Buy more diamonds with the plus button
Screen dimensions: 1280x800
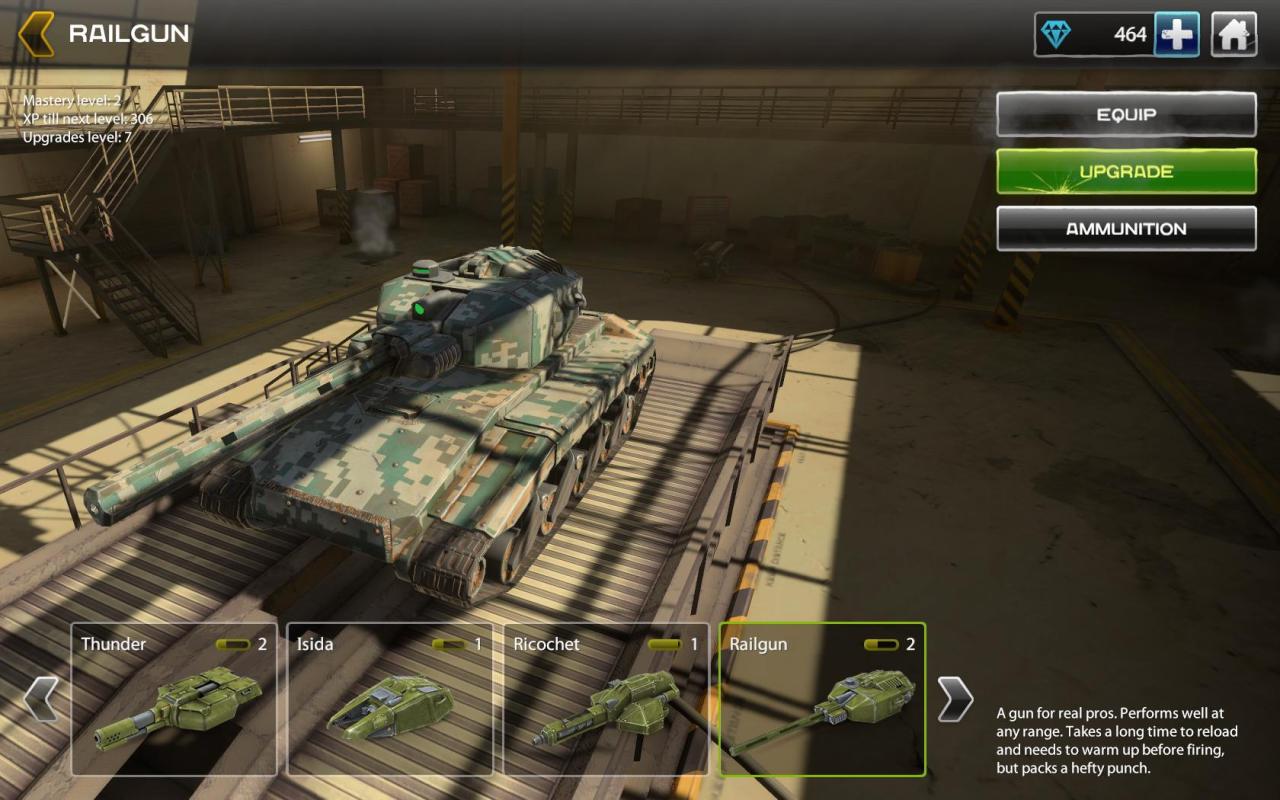(1176, 35)
